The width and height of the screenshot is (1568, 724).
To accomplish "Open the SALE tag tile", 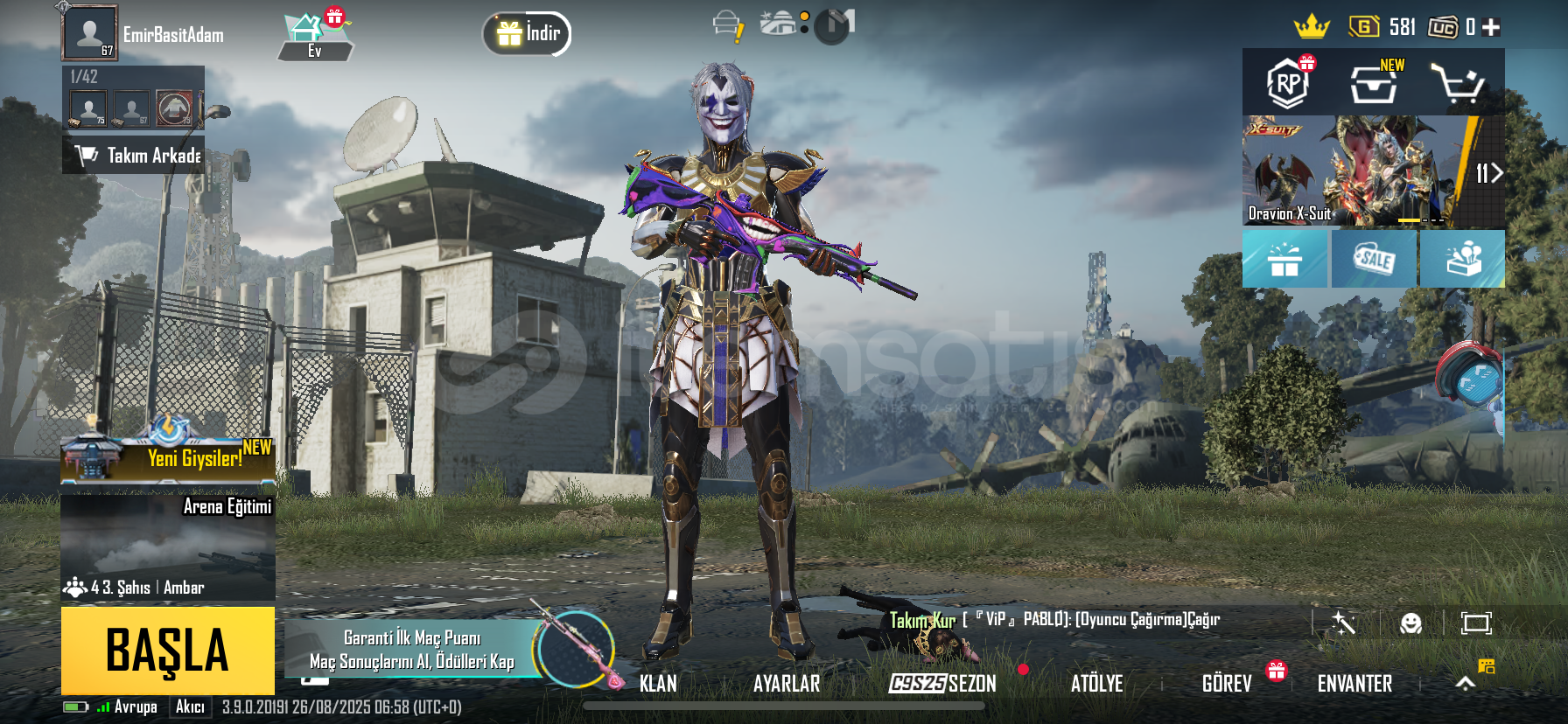I will tap(1373, 259).
